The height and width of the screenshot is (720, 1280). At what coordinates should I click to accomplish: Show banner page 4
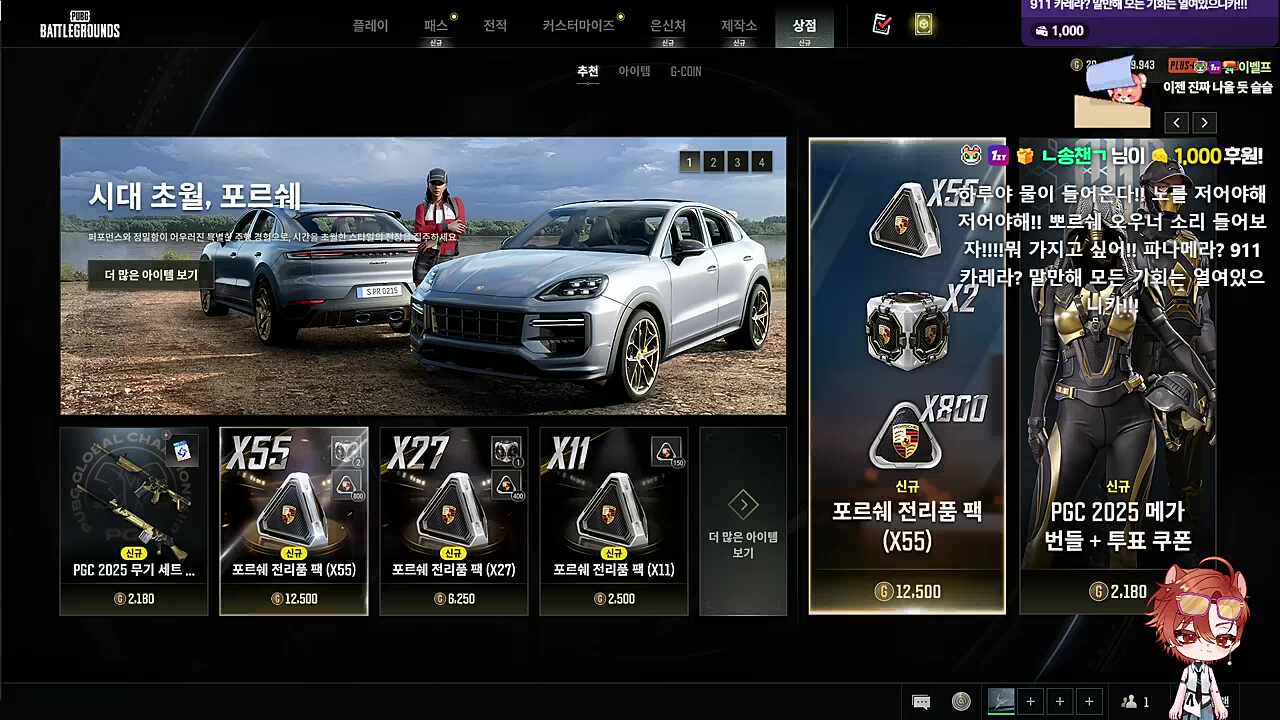pyautogui.click(x=761, y=162)
